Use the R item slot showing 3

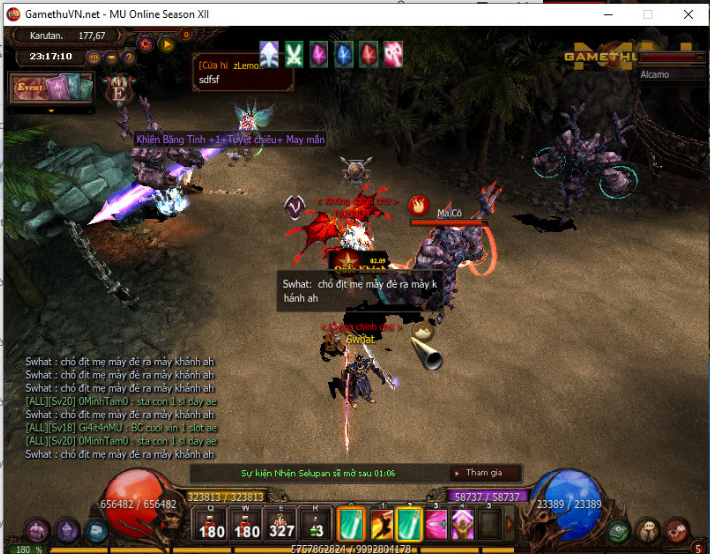coord(315,524)
